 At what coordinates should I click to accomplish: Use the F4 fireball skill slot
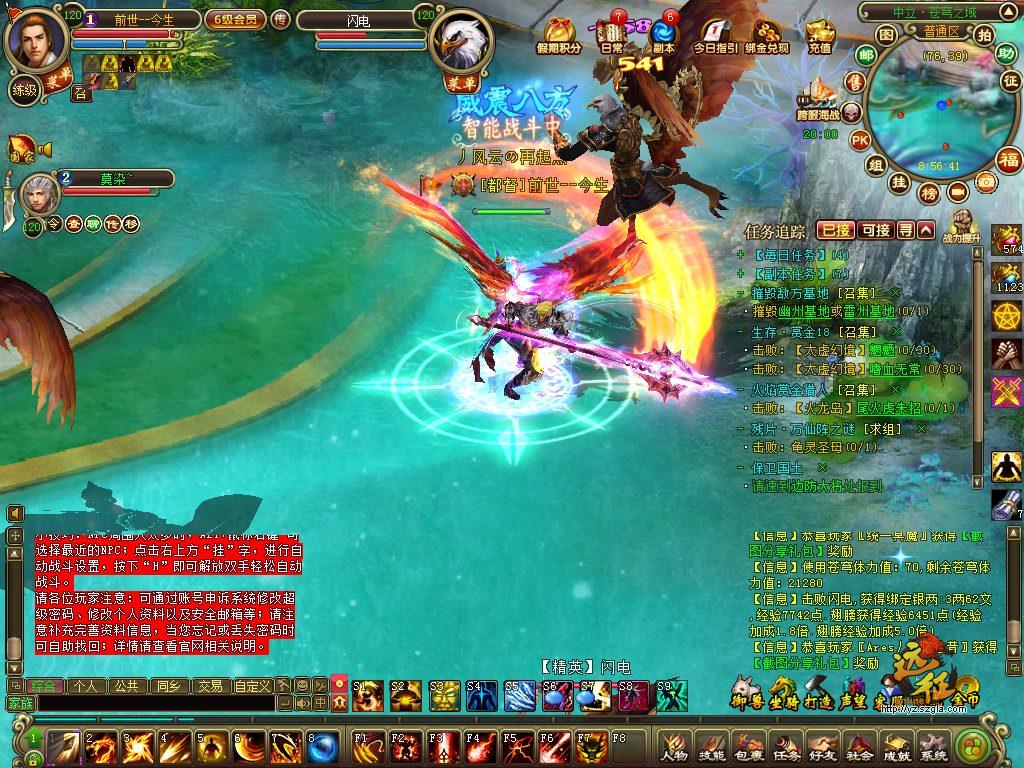tap(481, 746)
